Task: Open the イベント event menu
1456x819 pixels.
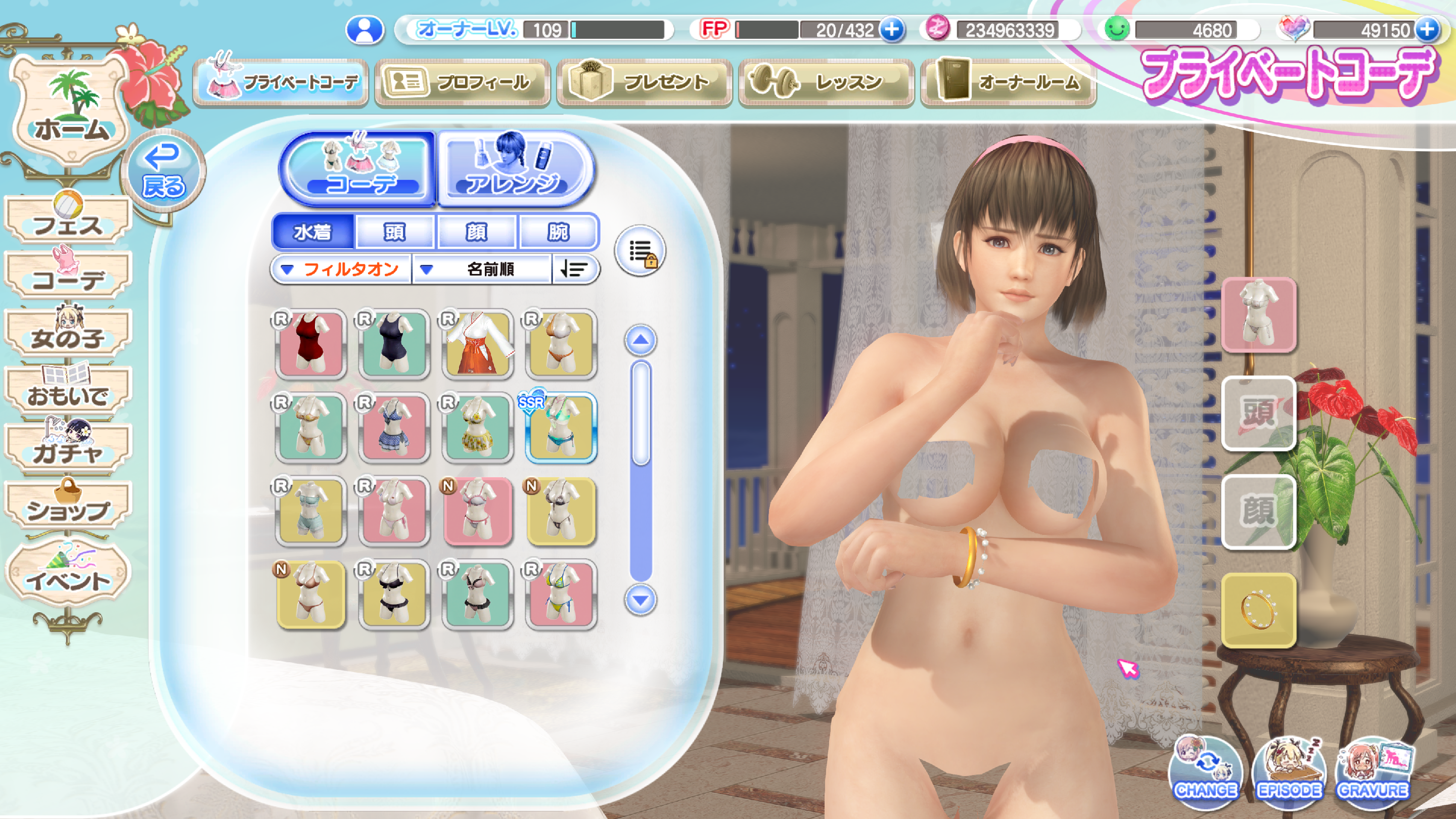Action: (x=68, y=574)
